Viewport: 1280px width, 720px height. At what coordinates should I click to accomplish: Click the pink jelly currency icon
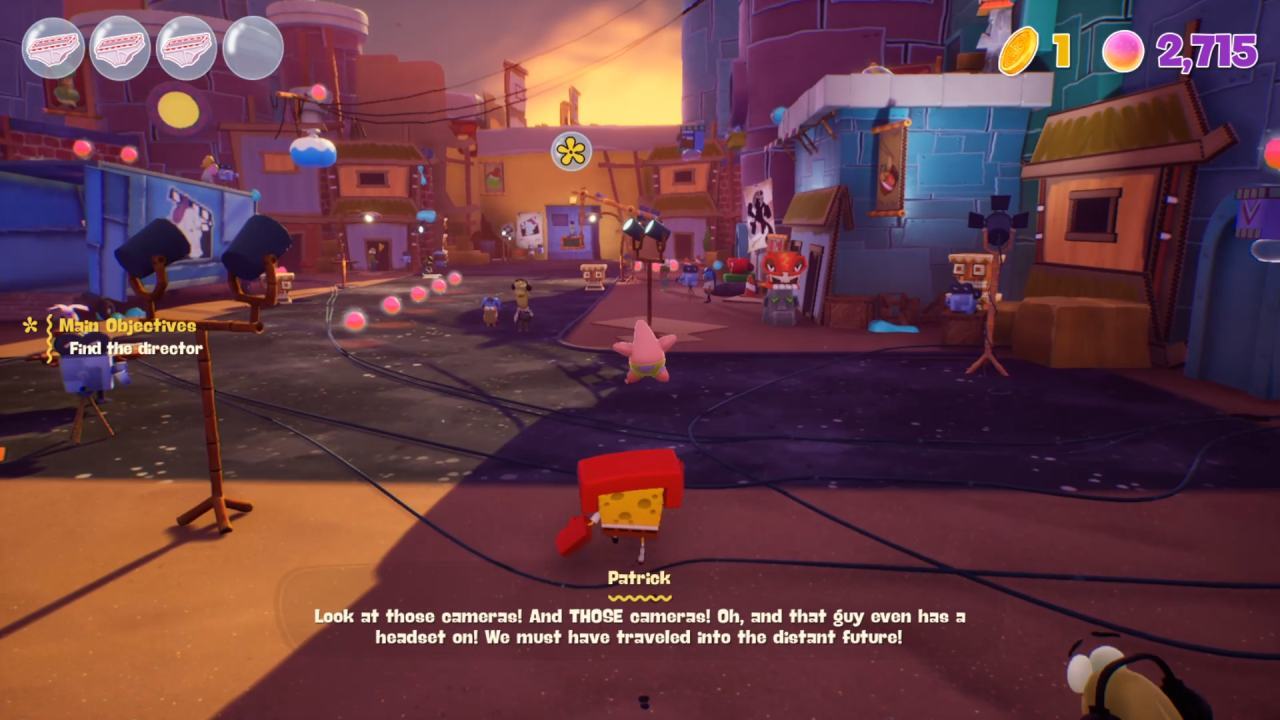click(1123, 51)
